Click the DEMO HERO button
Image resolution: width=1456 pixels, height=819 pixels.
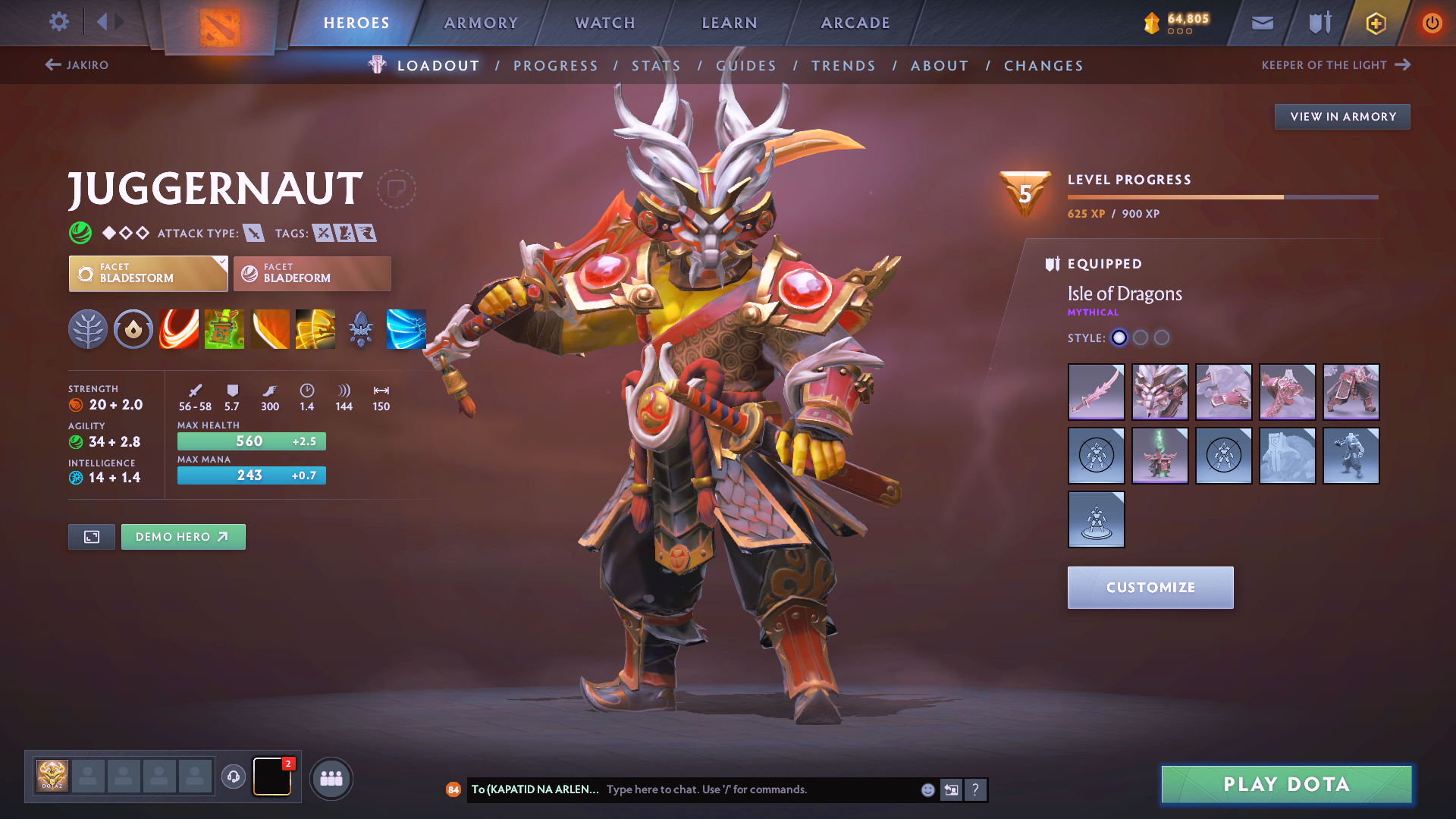point(183,536)
